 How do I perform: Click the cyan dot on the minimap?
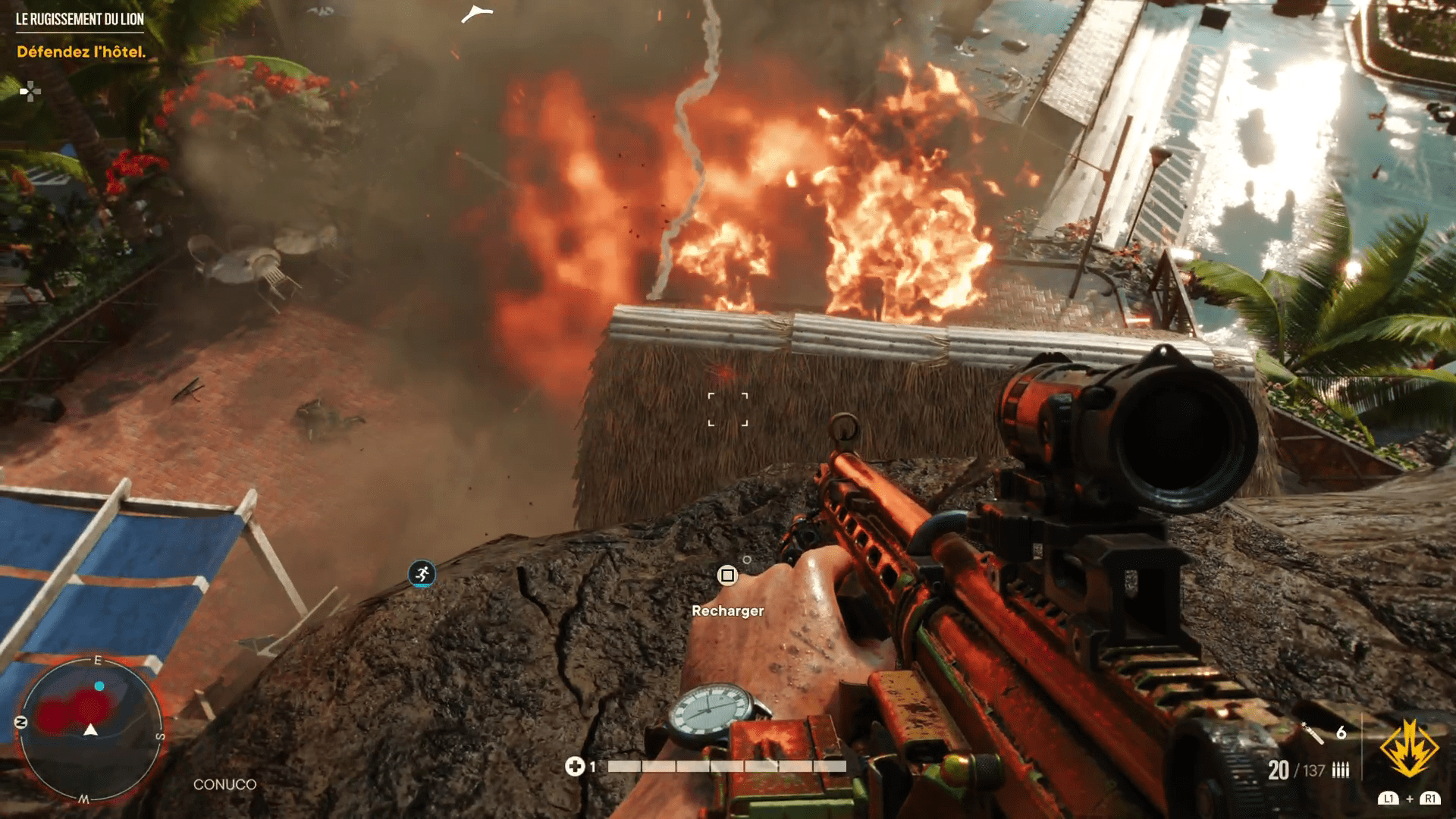pos(99,686)
